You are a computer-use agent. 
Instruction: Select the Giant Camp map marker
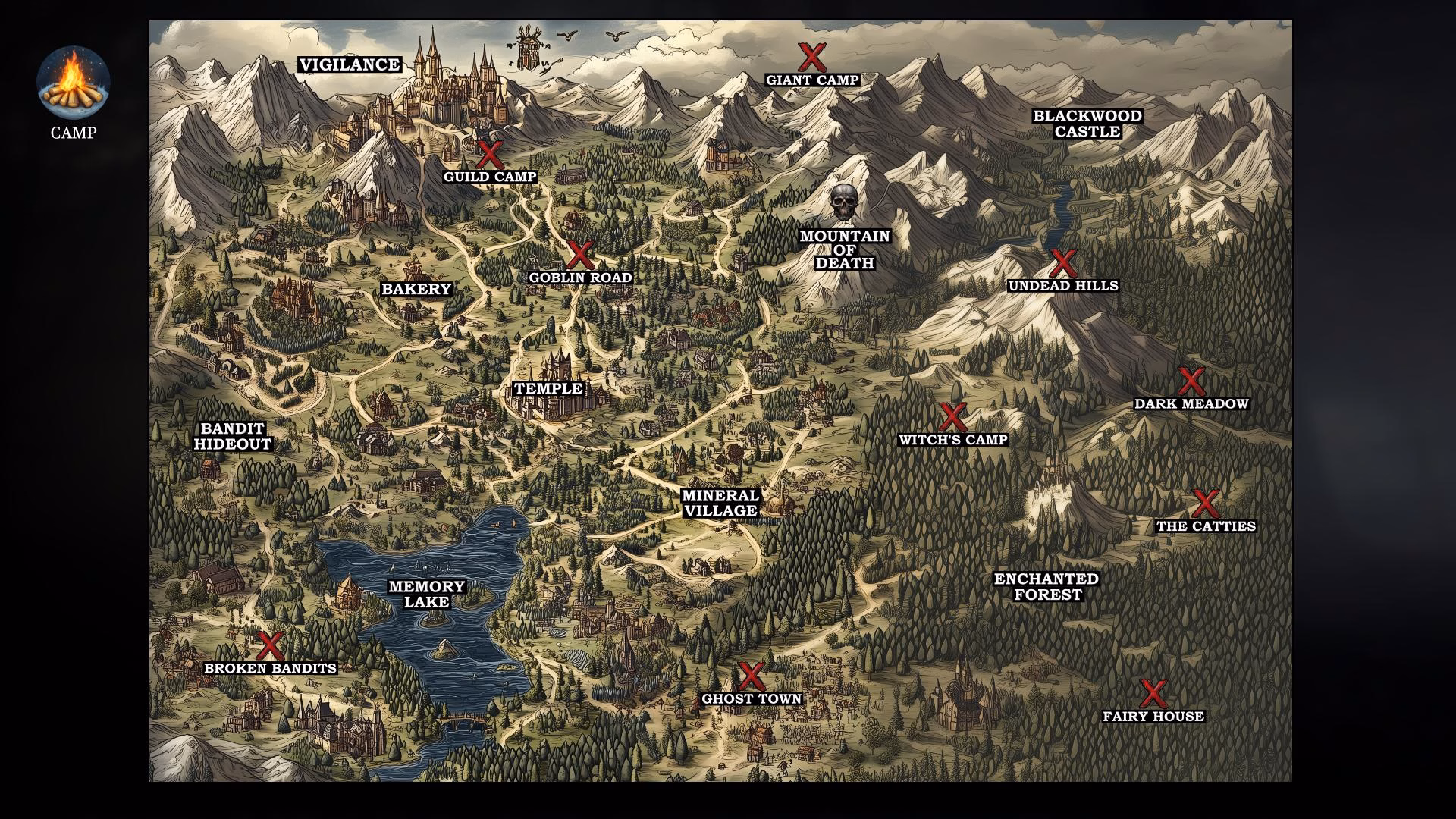tap(811, 58)
